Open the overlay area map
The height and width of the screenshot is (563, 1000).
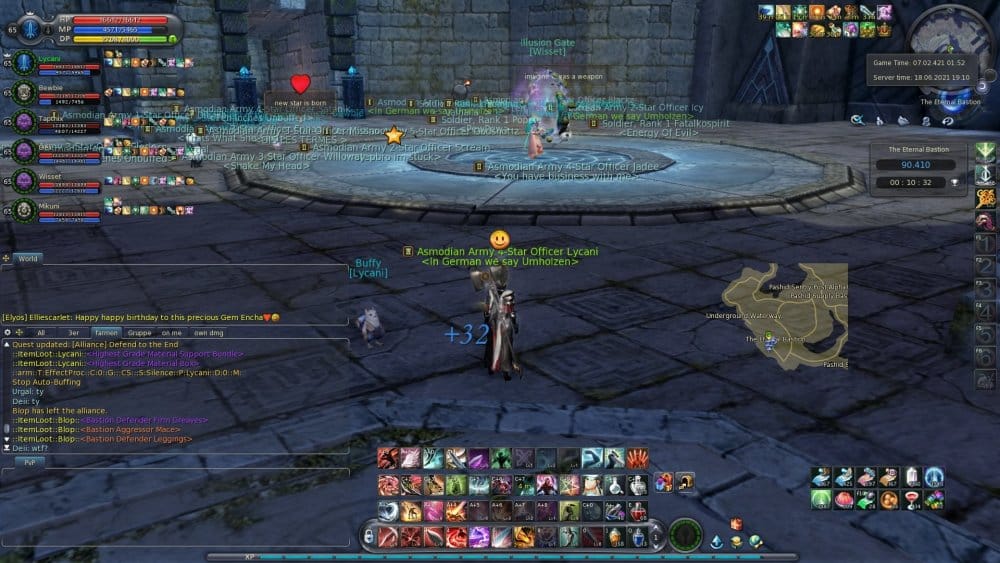[x=785, y=315]
